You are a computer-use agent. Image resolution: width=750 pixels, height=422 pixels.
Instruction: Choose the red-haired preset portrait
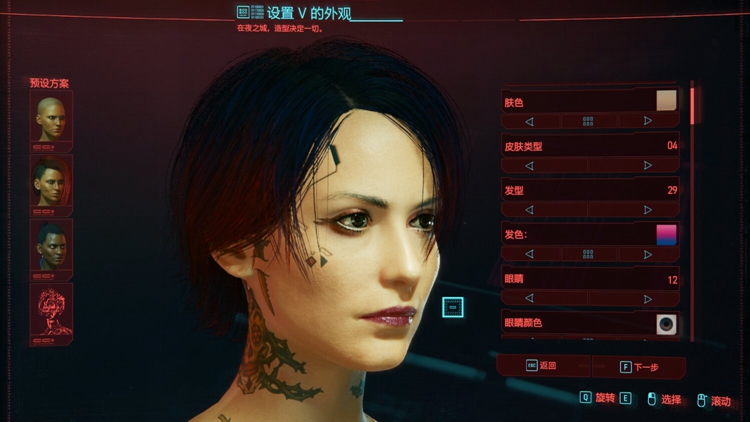[50, 181]
